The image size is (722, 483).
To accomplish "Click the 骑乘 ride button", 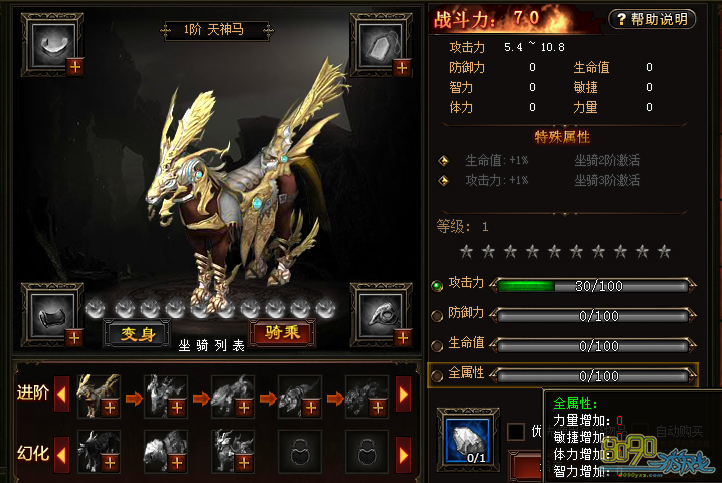I will [x=282, y=333].
